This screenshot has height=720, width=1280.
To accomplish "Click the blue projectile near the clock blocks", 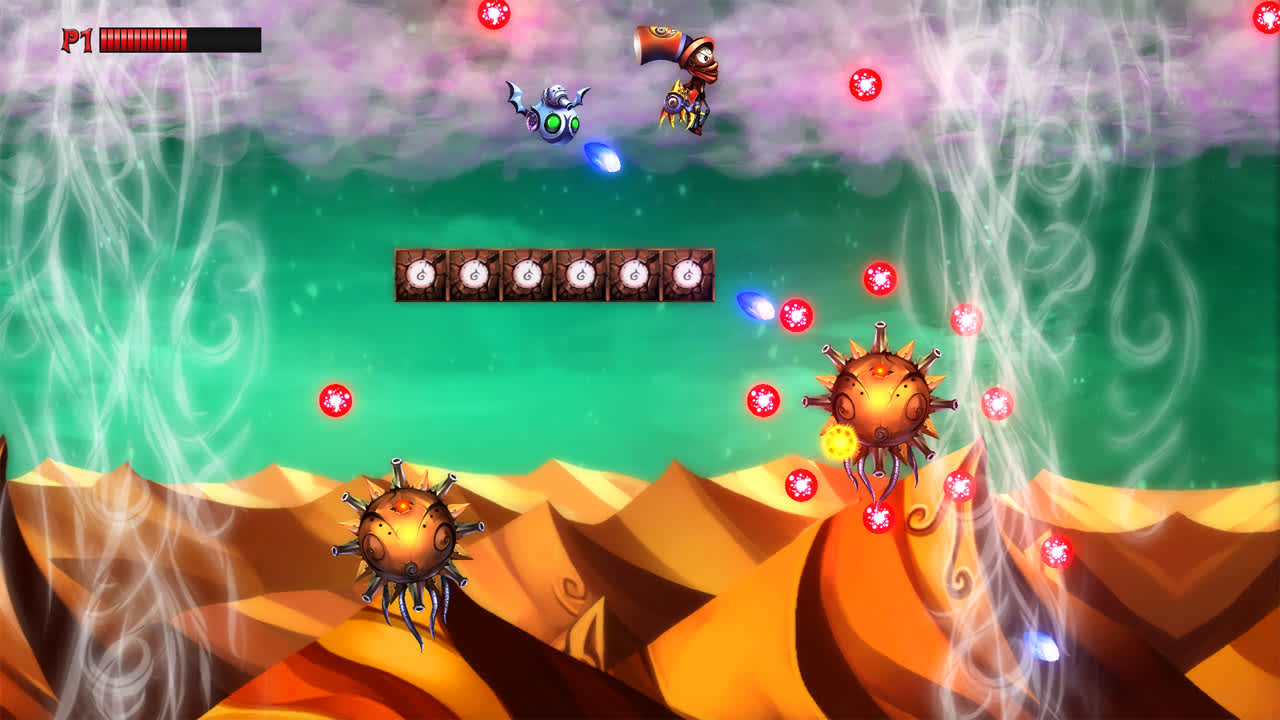I will pos(753,308).
